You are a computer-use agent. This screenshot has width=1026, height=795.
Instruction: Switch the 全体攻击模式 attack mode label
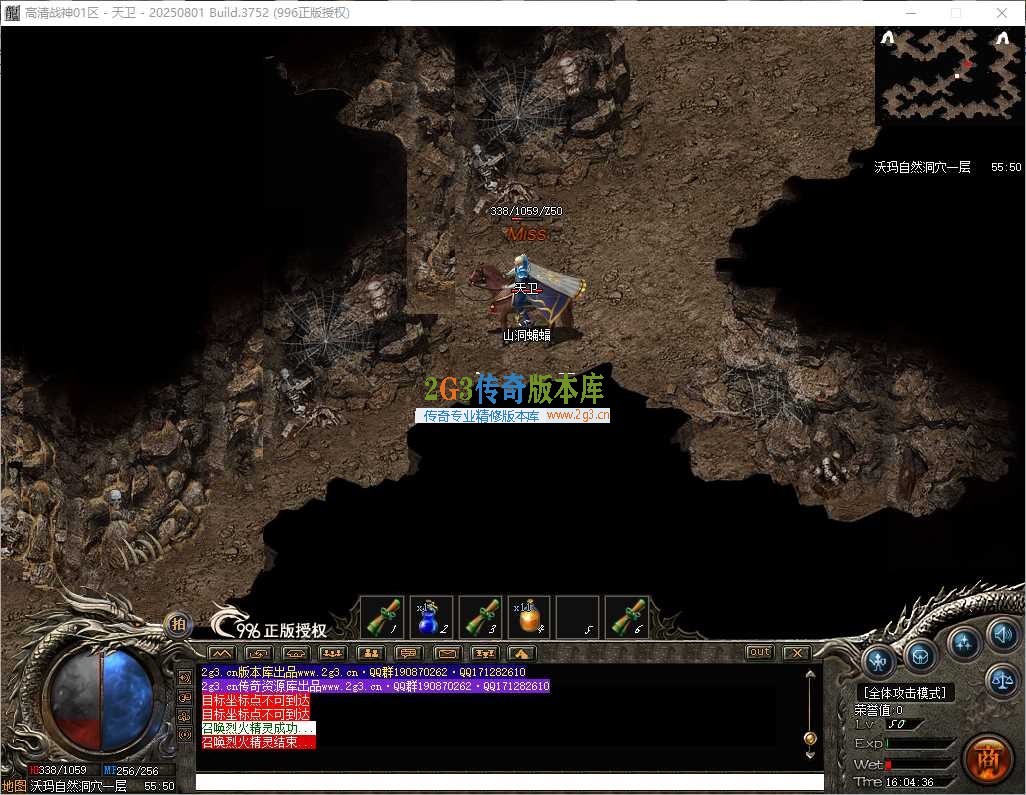[905, 692]
